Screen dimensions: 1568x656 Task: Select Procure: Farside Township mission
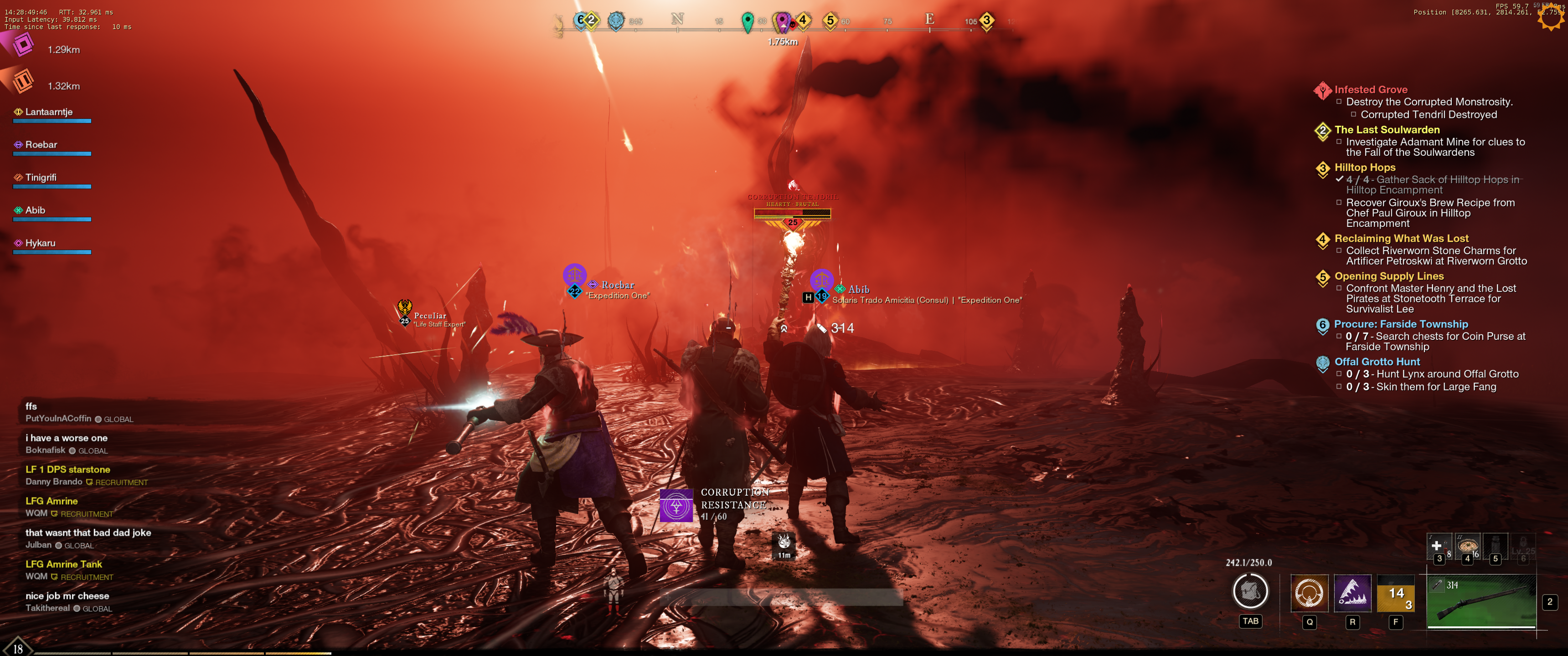click(x=1401, y=324)
